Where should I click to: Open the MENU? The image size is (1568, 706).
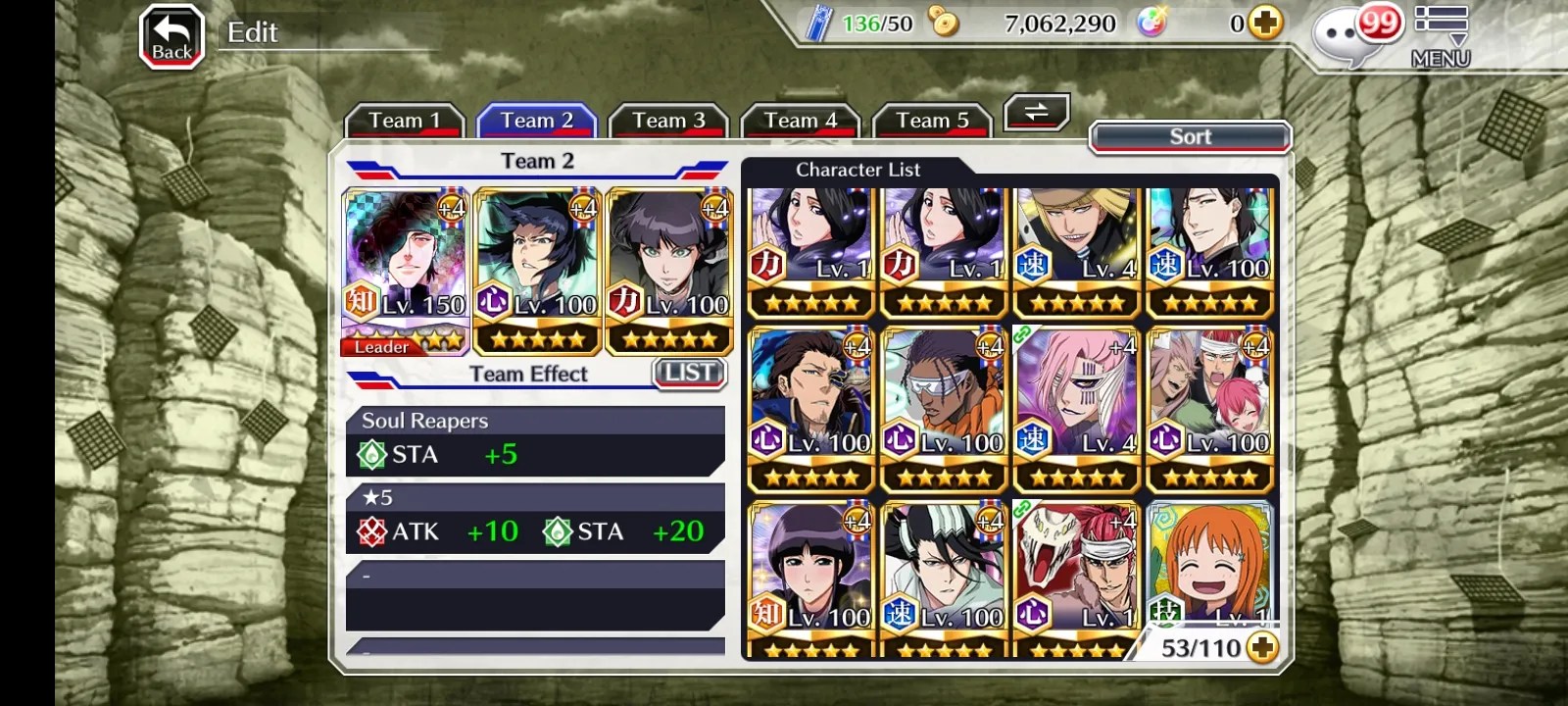[1441, 37]
